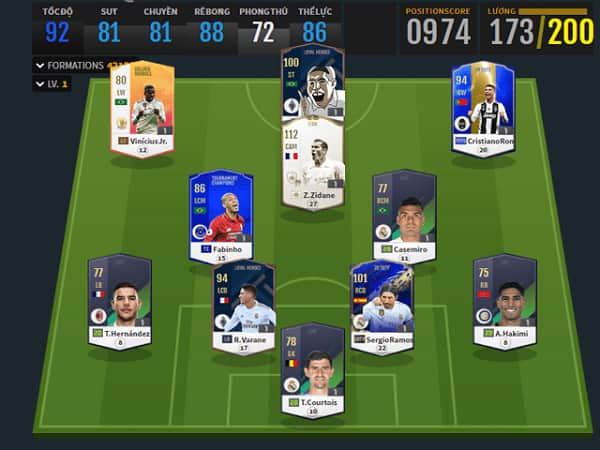Choose goalkeeper T. Courtois card
The height and width of the screenshot is (450, 600).
[x=312, y=365]
